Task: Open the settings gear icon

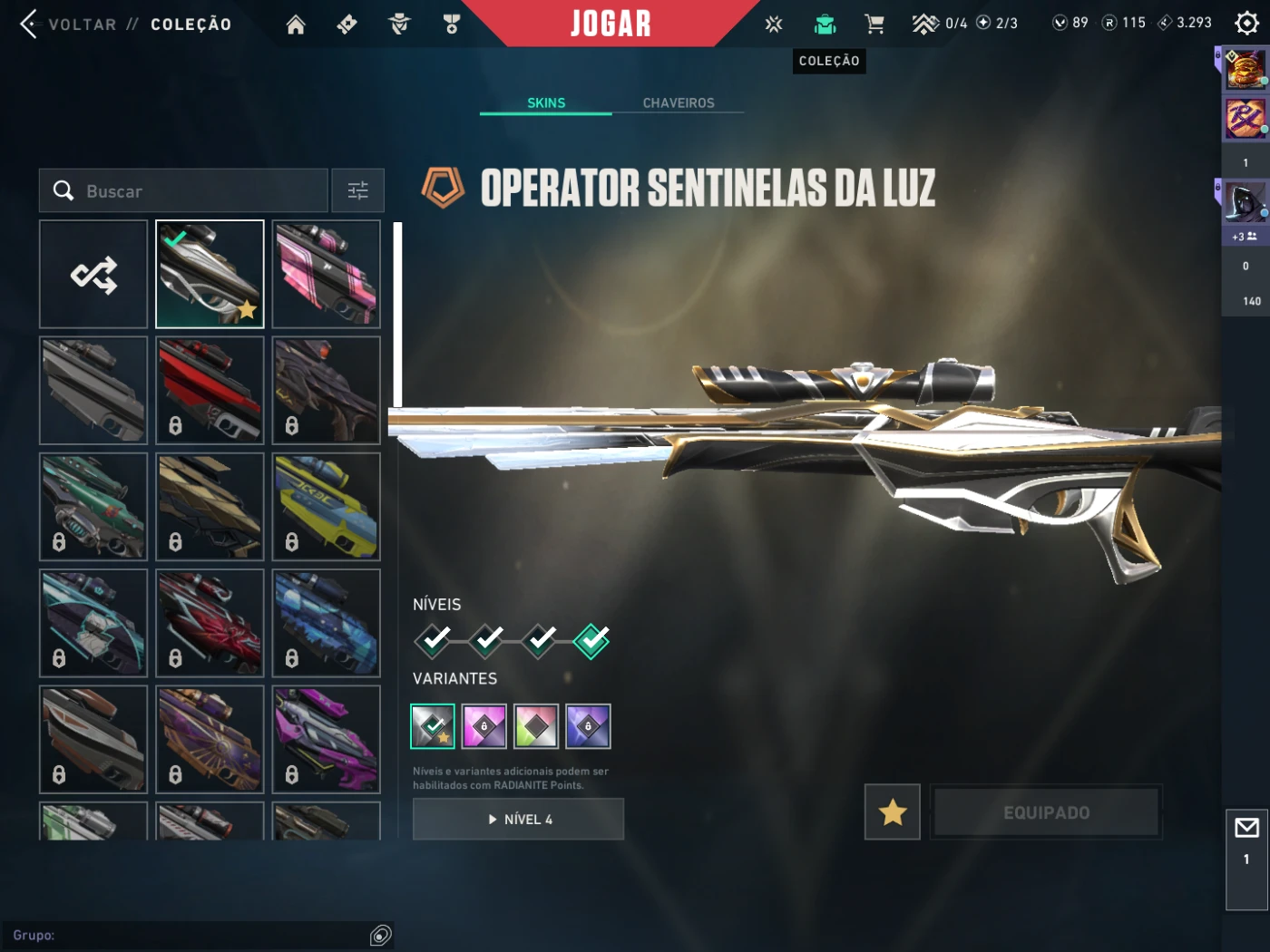Action: tap(1247, 24)
